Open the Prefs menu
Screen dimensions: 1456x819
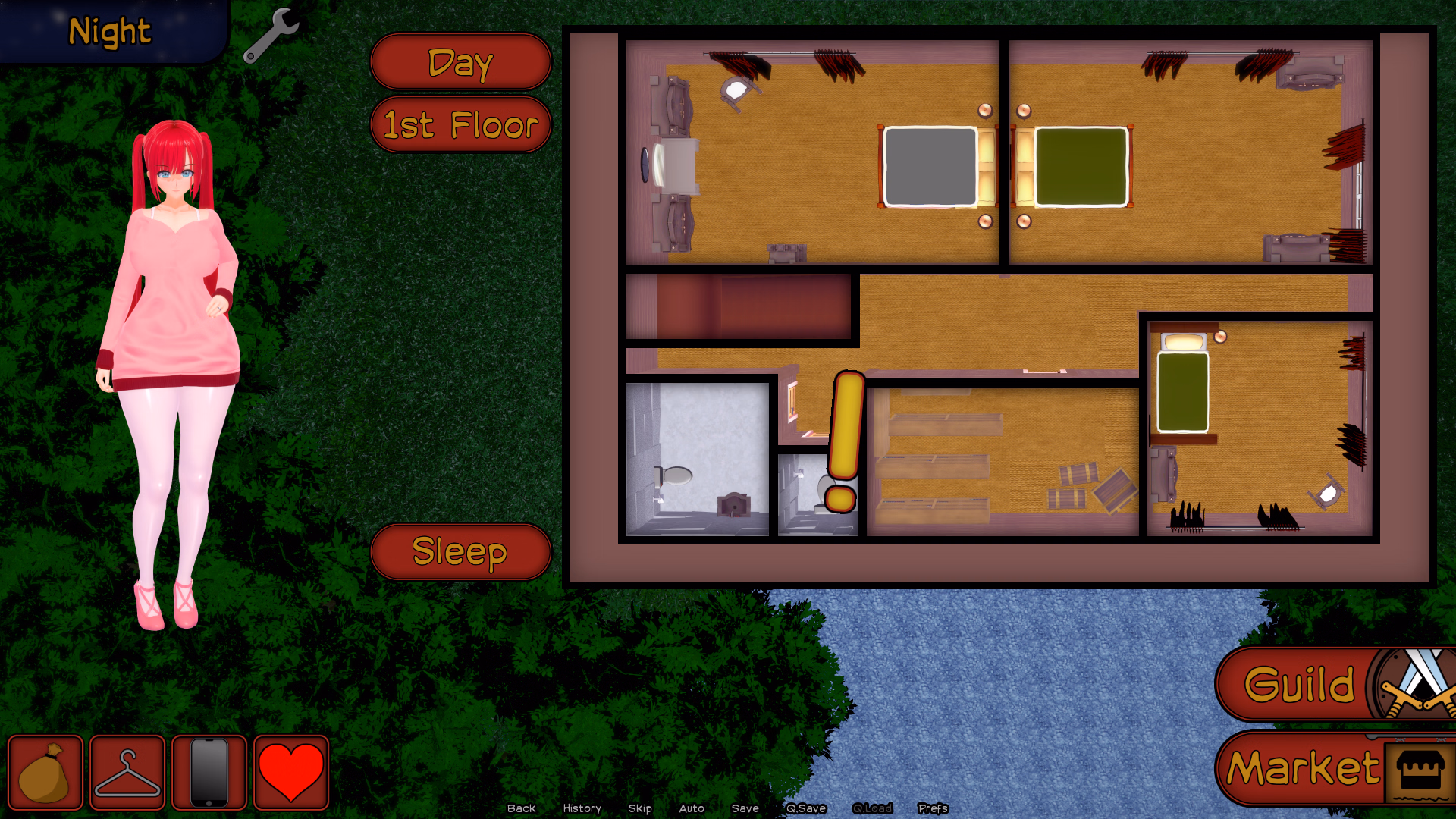[x=933, y=808]
